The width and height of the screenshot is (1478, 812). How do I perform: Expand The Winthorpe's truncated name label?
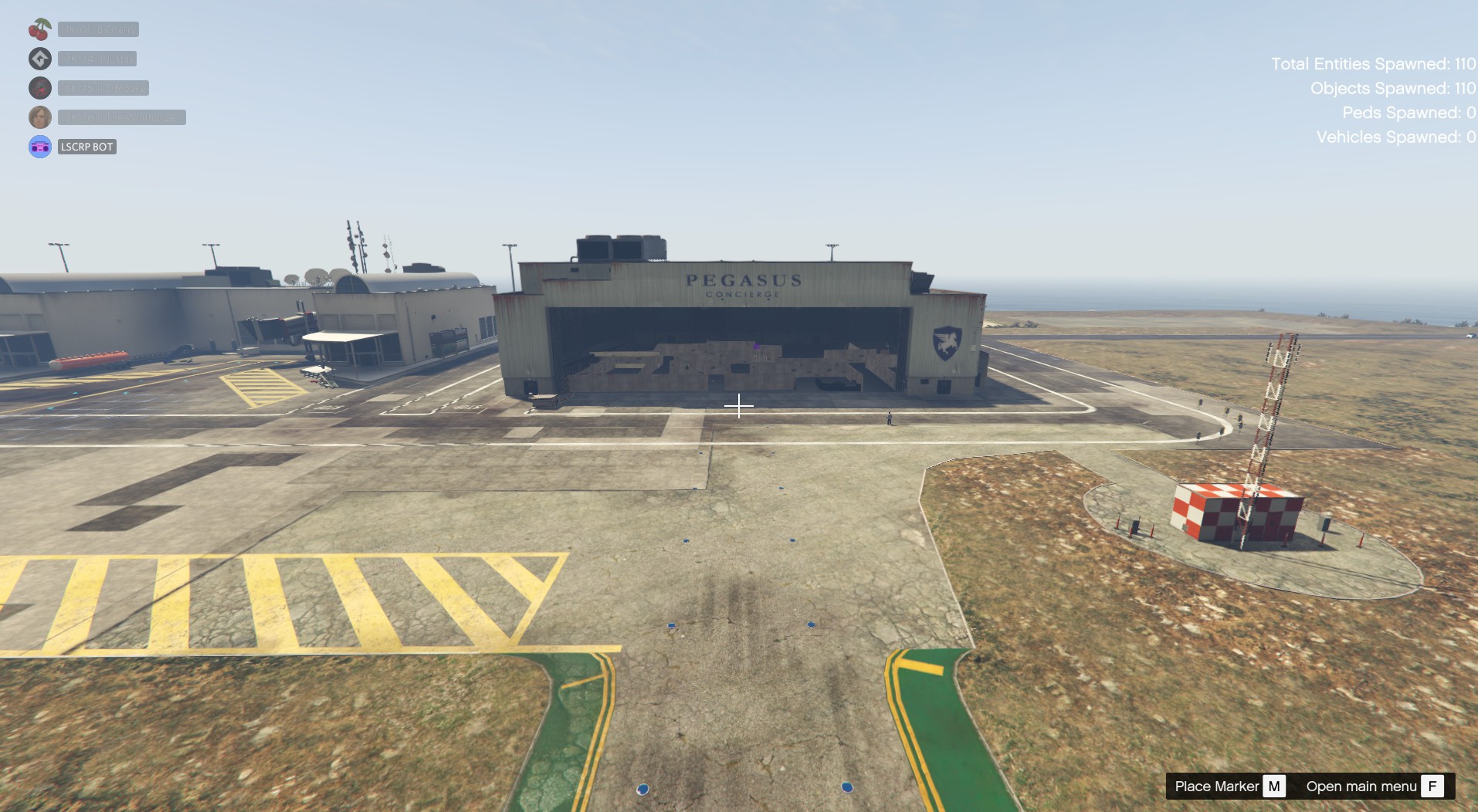(122, 117)
